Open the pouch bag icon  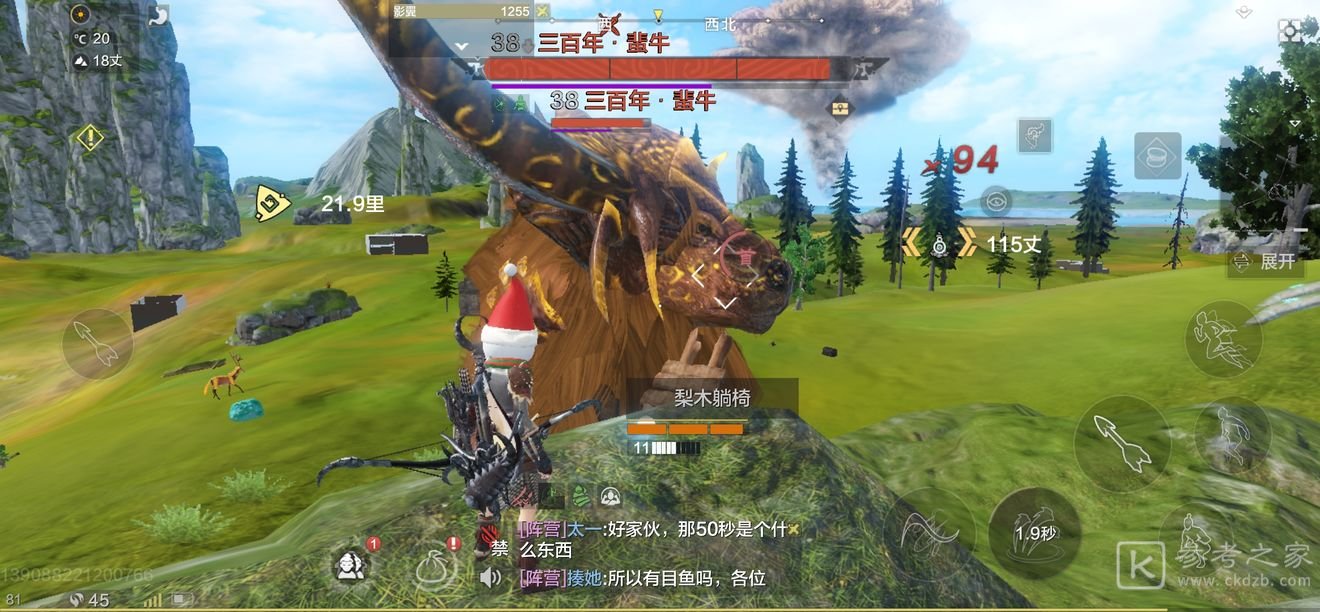pyautogui.click(x=436, y=568)
